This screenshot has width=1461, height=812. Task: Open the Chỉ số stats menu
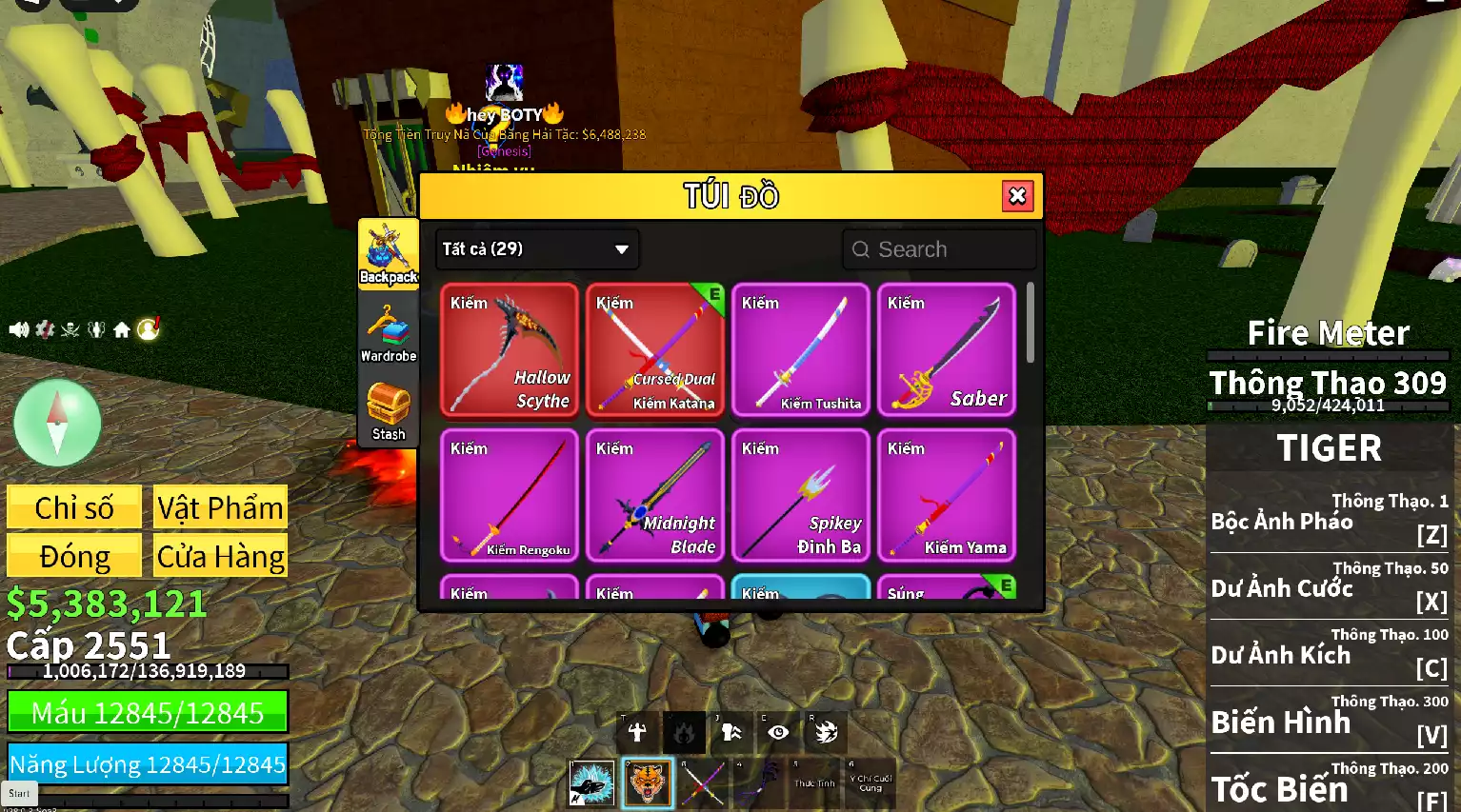(74, 507)
